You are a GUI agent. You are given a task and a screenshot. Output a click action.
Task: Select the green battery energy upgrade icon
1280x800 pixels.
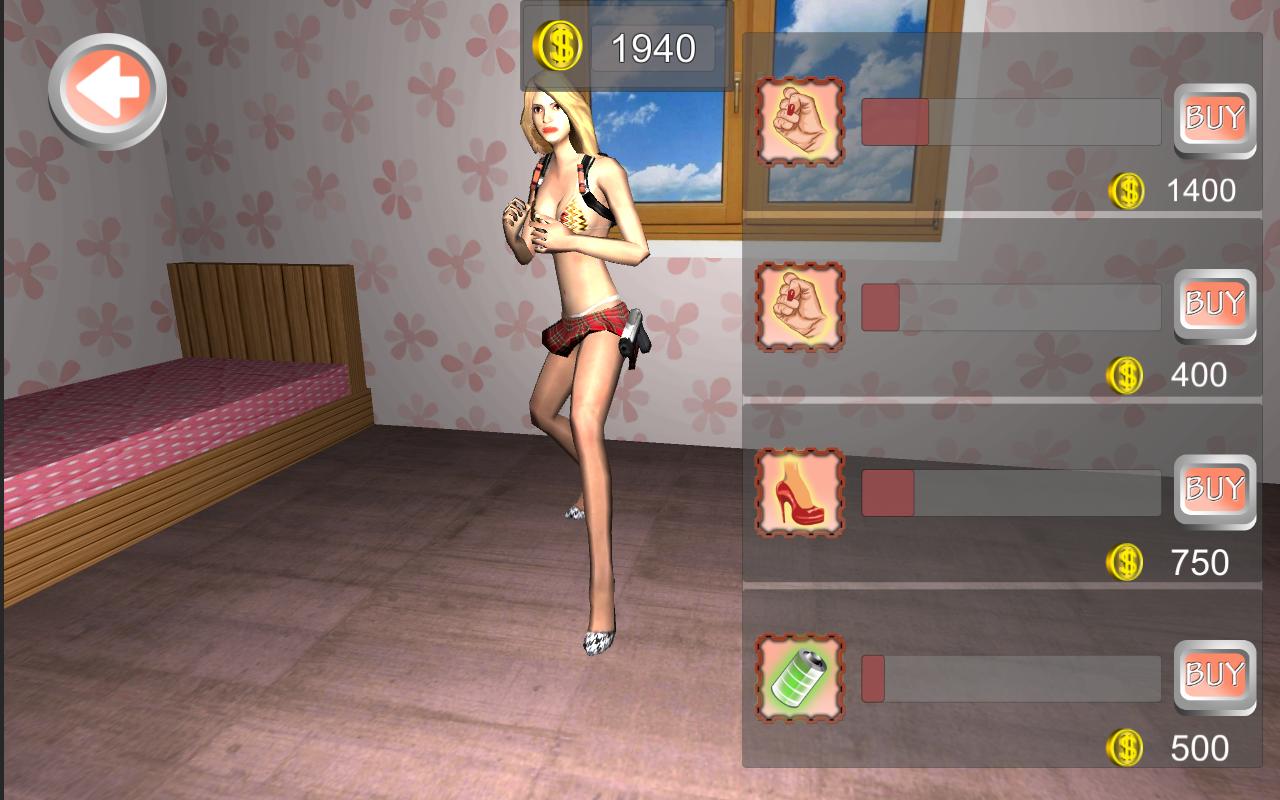tap(797, 677)
